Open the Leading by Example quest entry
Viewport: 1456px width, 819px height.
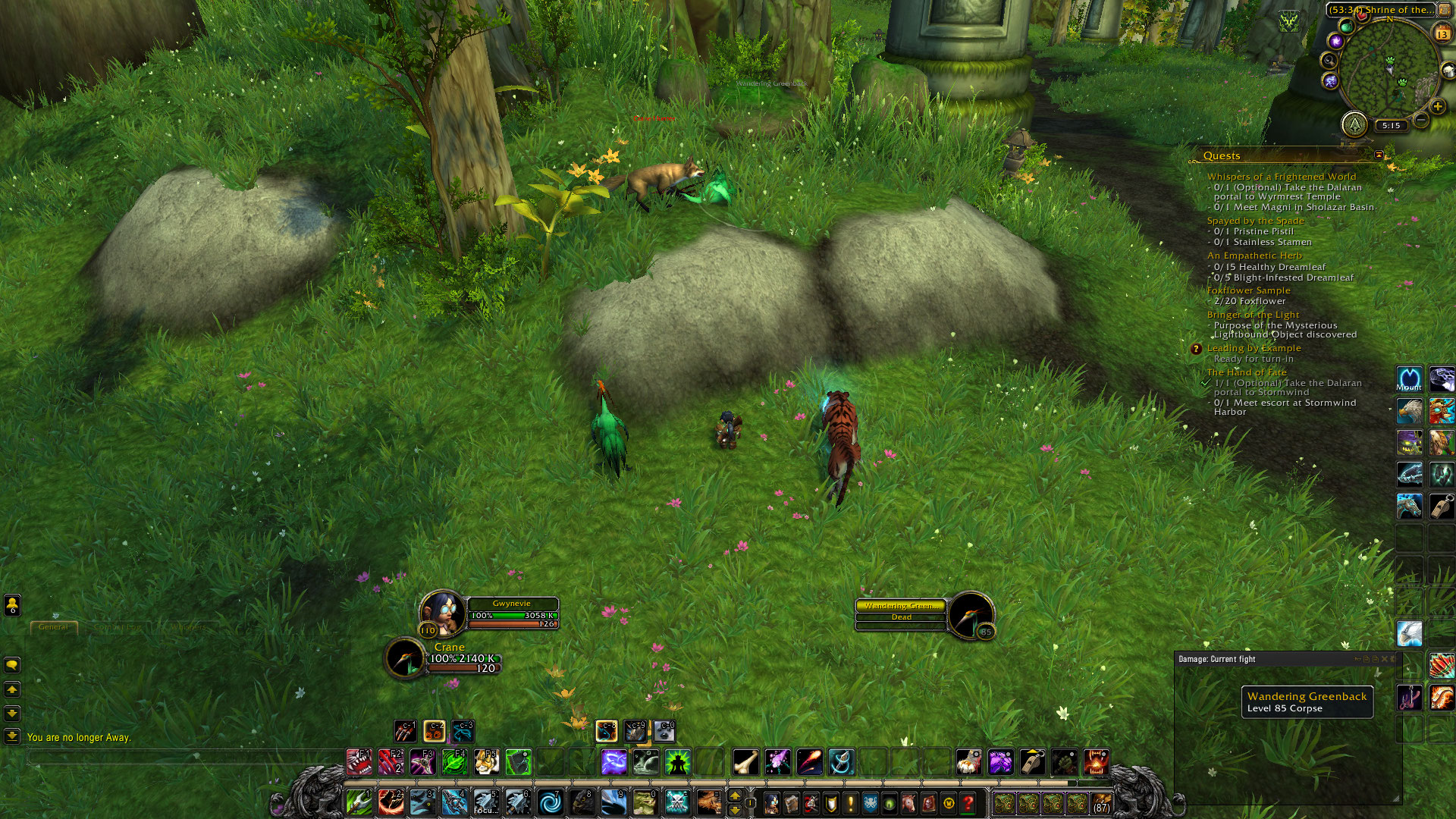coord(1254,348)
